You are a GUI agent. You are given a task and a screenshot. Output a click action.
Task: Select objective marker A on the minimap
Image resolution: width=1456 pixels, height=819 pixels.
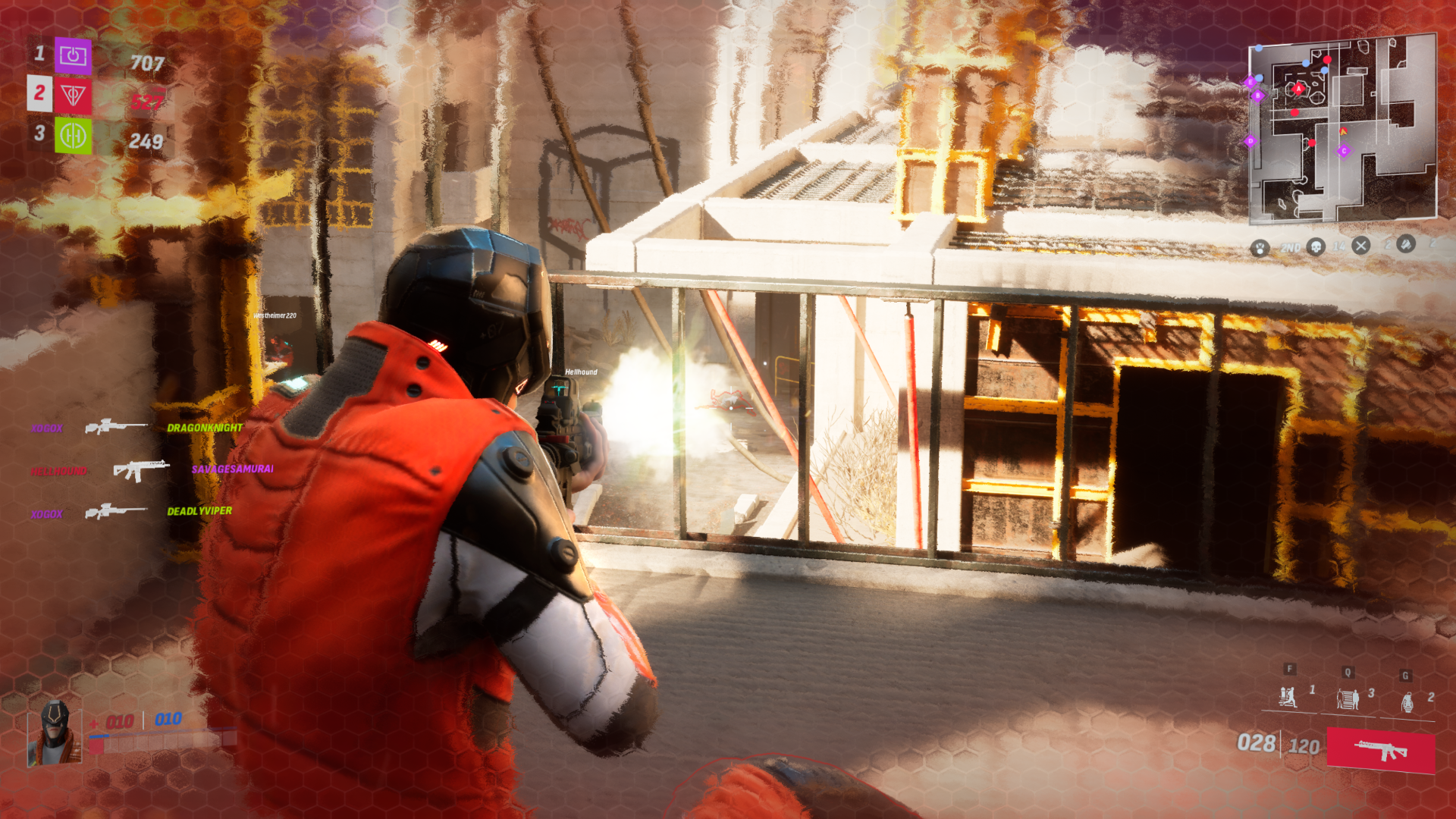pos(1298,88)
